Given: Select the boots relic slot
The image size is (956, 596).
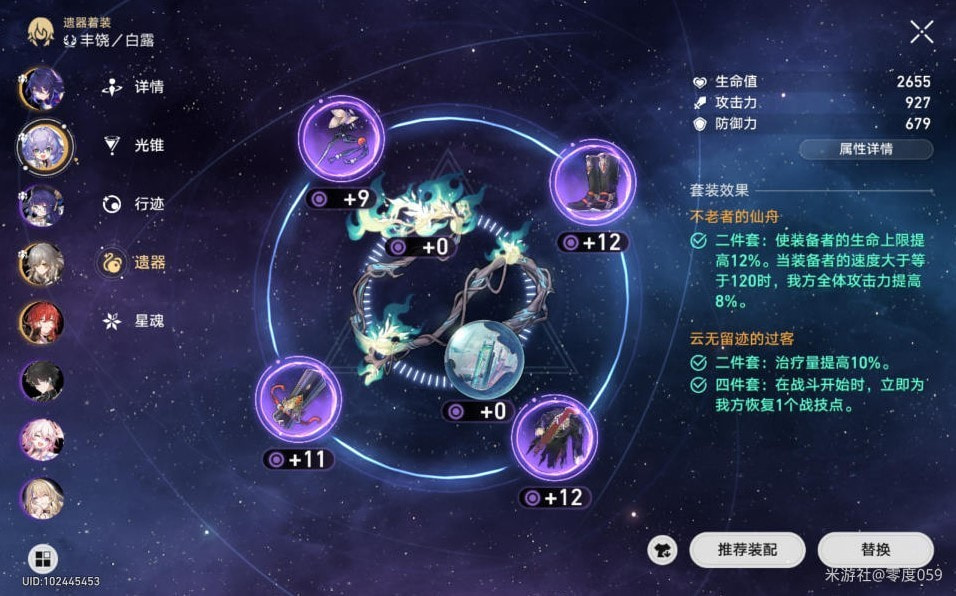Looking at the screenshot, I should (592, 183).
